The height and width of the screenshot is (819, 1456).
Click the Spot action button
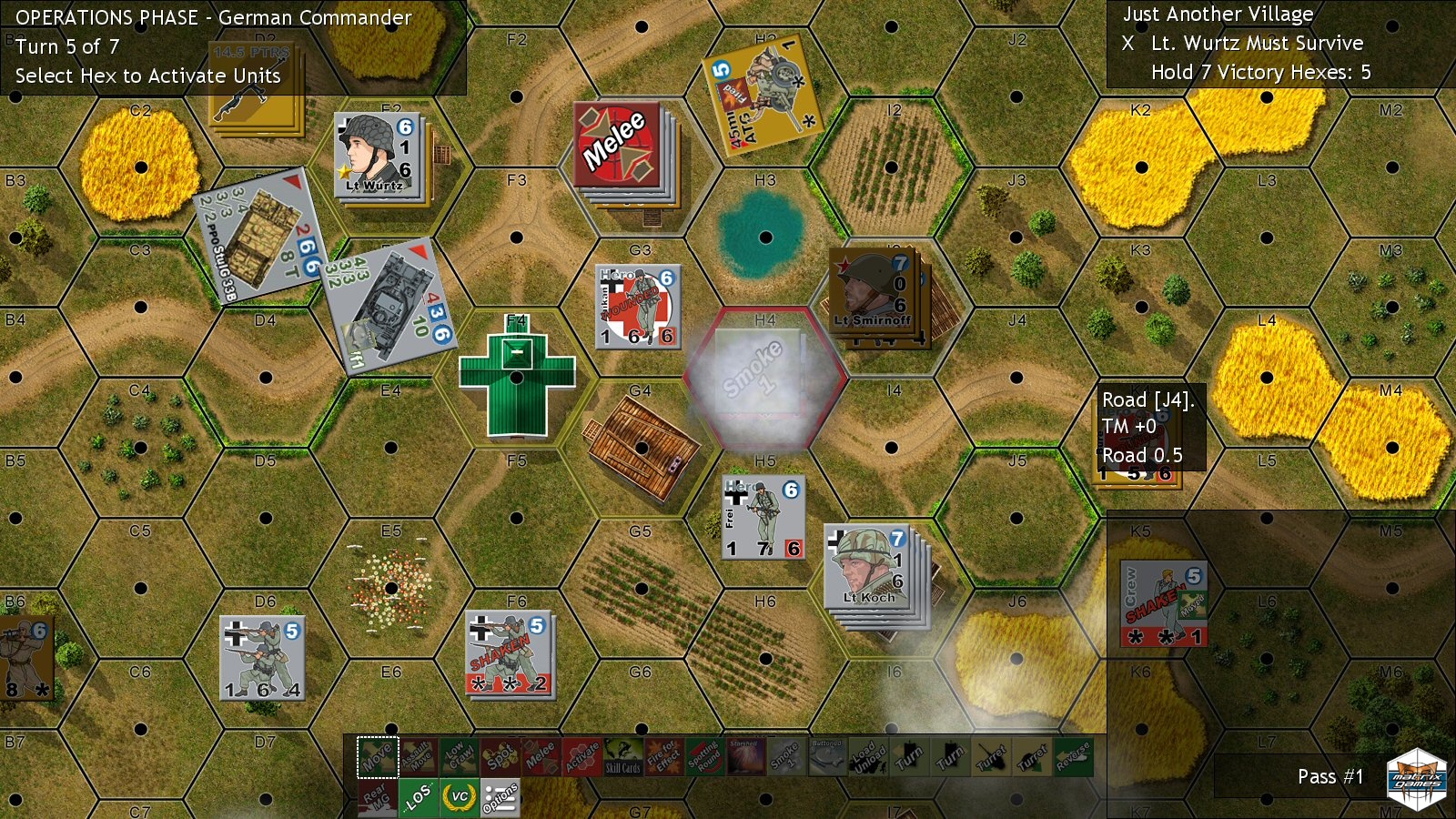500,757
